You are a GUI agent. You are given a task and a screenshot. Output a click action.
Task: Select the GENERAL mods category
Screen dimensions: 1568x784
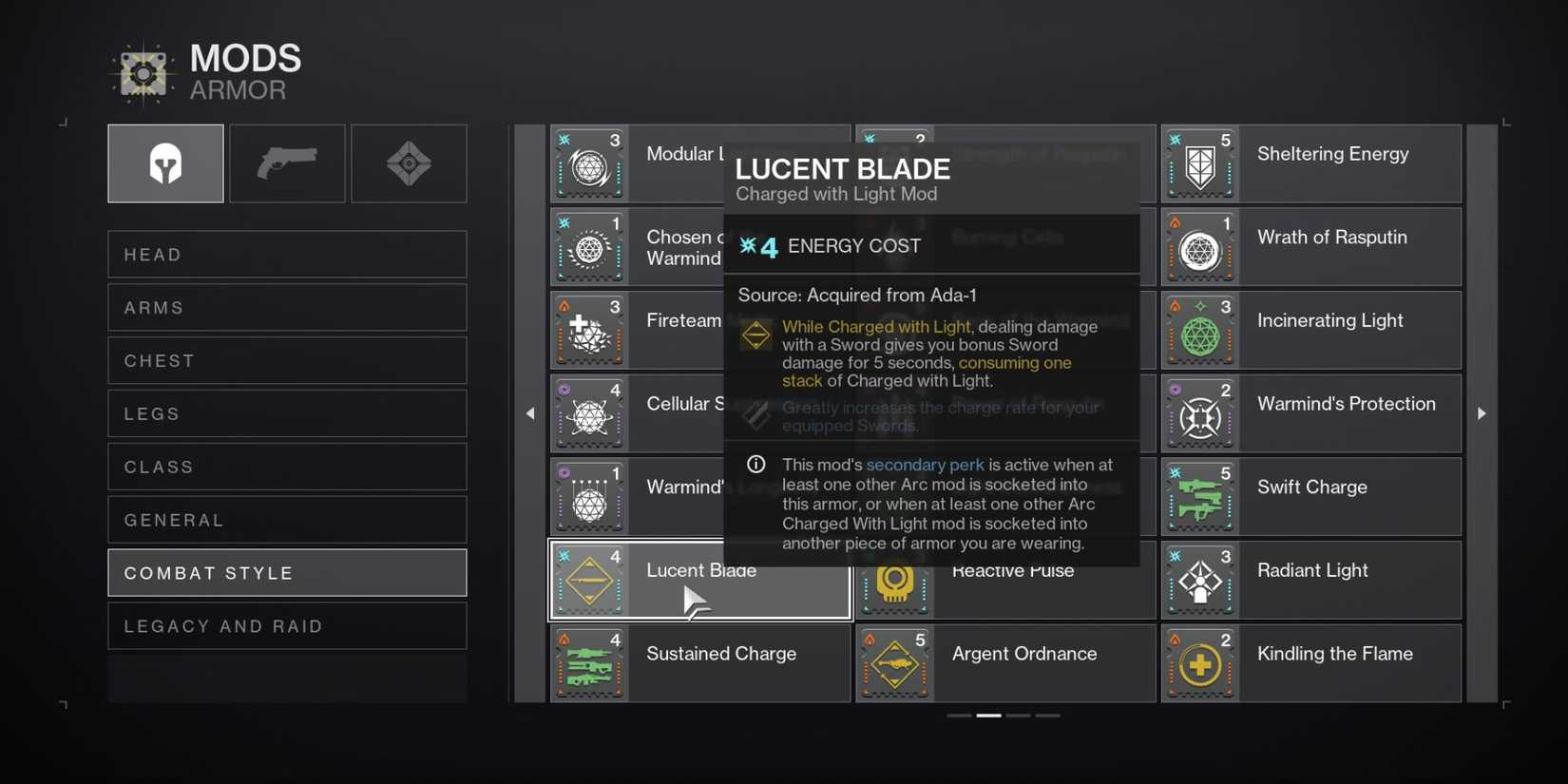click(286, 519)
